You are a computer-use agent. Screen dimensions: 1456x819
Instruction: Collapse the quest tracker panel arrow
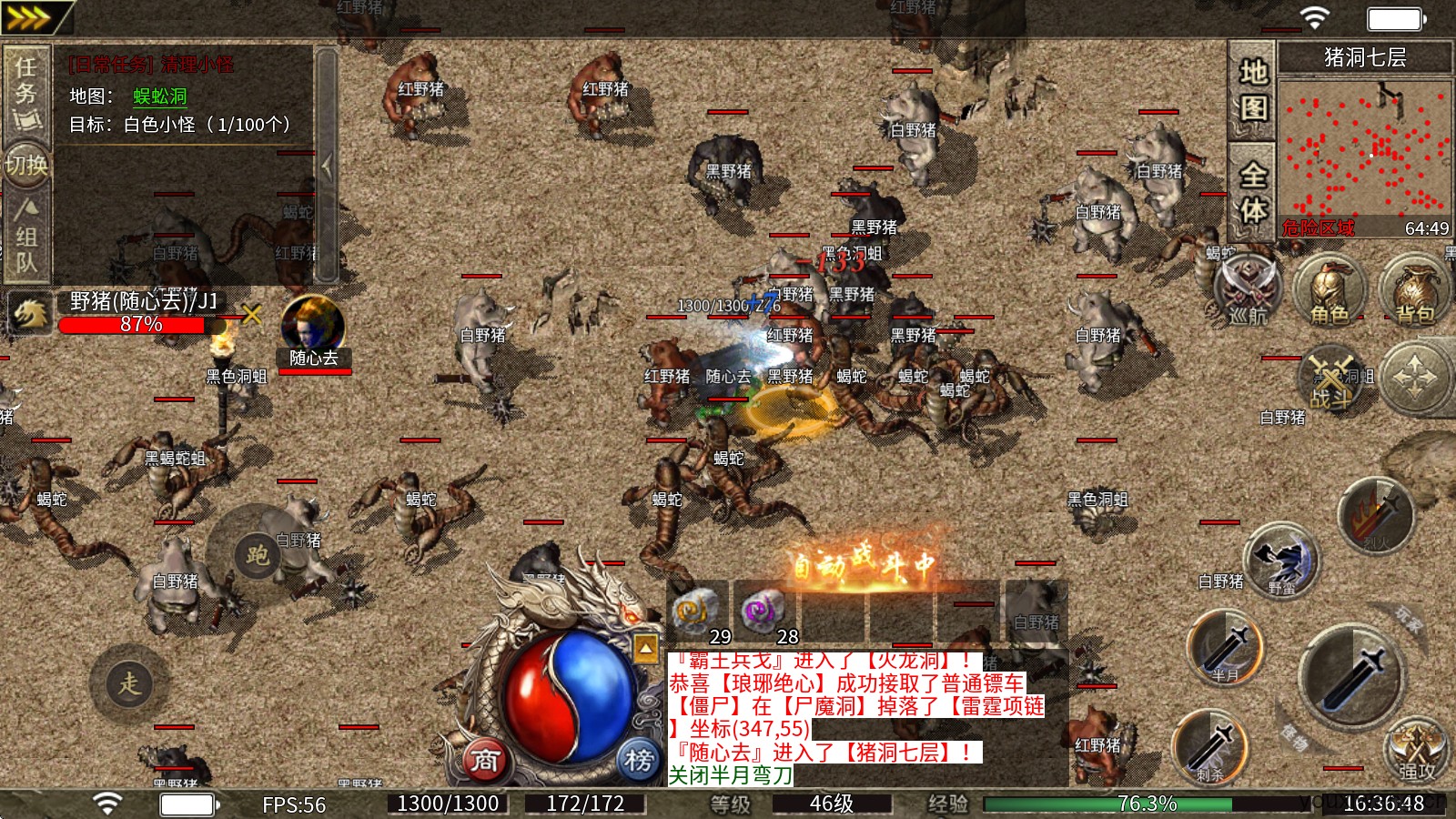click(x=326, y=166)
